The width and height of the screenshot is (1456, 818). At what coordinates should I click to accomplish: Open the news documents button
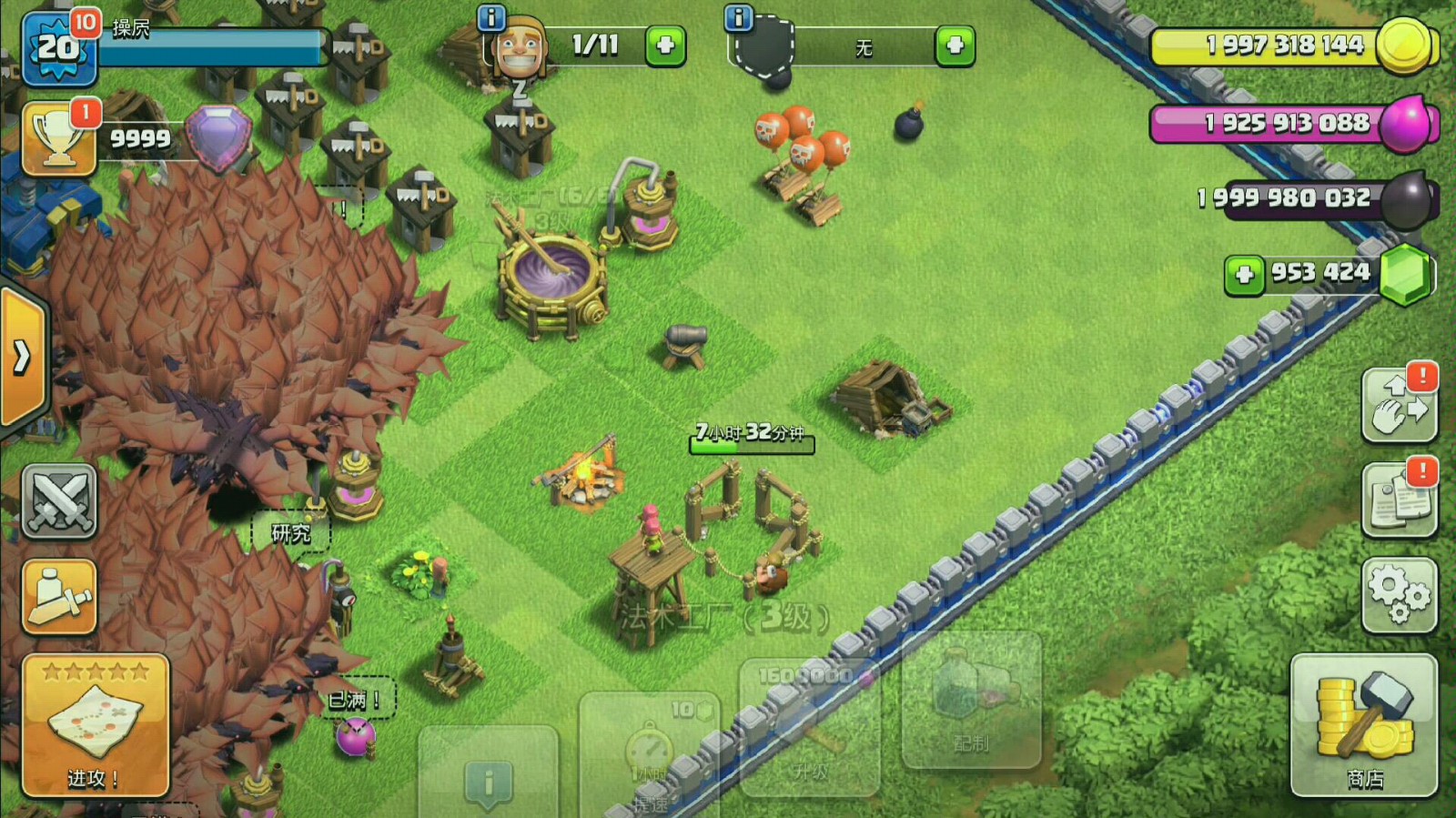[x=1400, y=500]
